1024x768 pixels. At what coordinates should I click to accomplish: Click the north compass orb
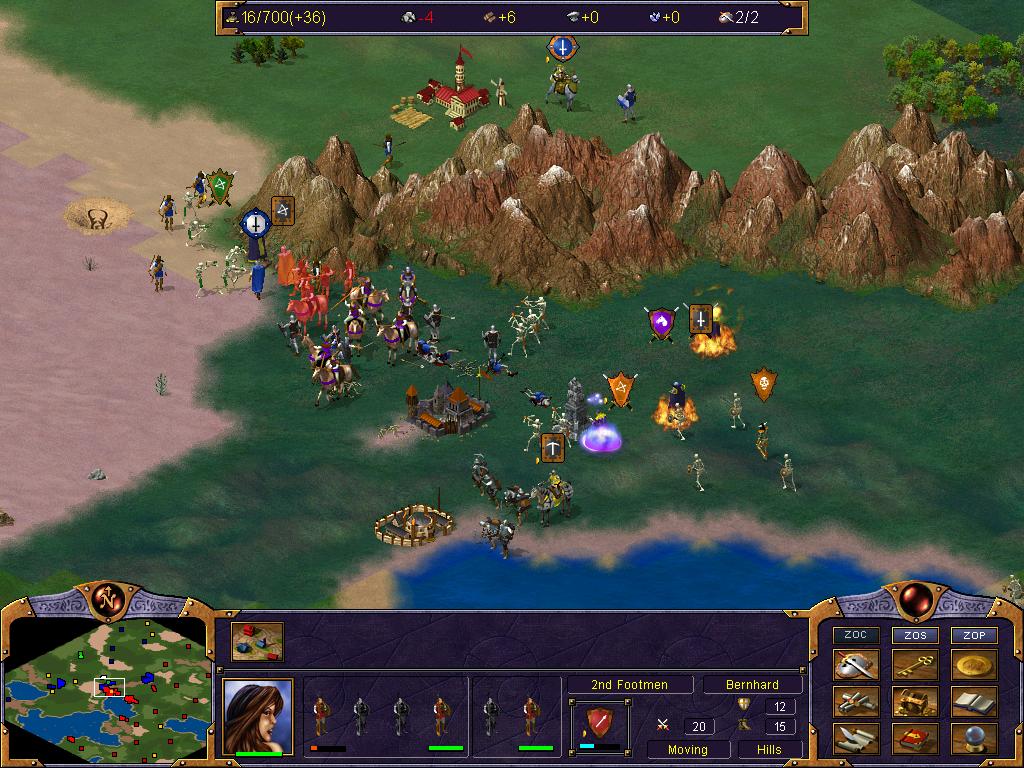107,600
